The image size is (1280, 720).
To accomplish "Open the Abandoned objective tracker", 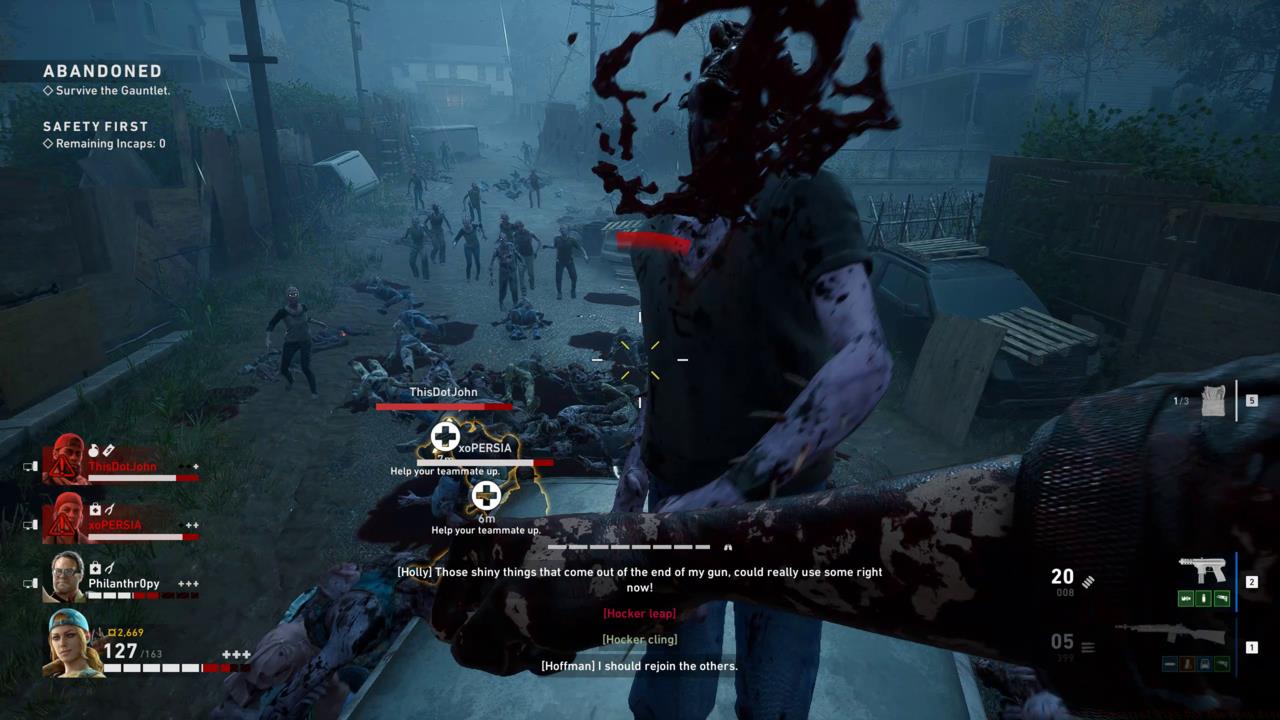I will coord(102,72).
